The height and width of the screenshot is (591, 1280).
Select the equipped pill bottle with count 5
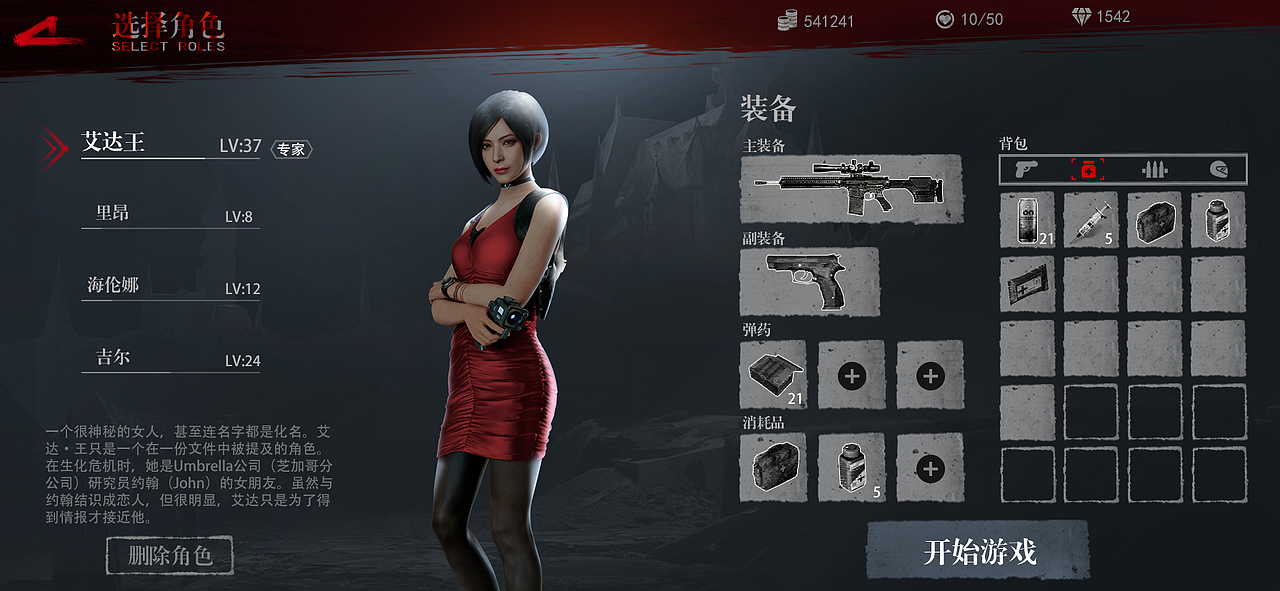tap(851, 467)
